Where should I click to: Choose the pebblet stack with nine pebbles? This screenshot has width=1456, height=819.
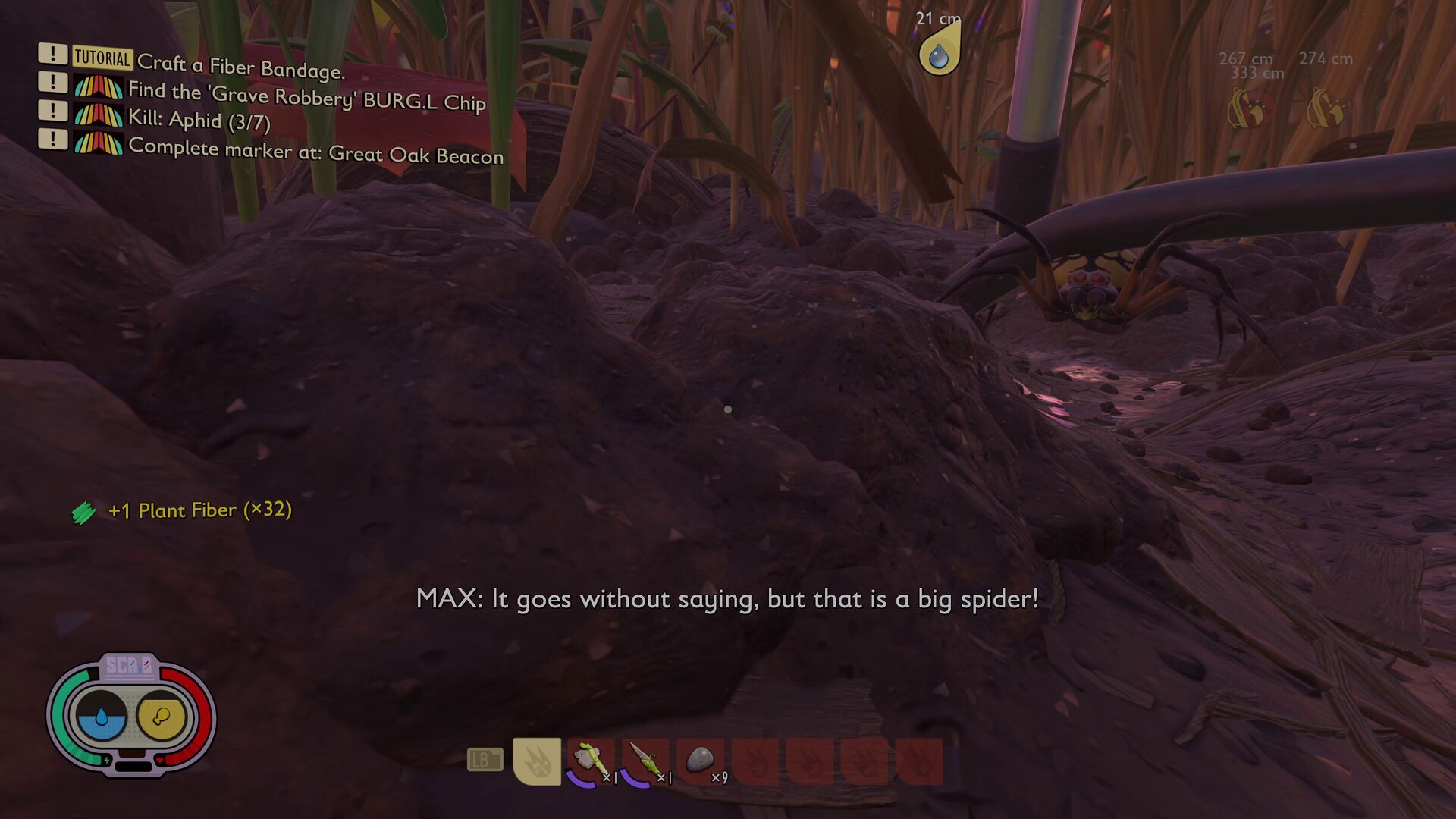coord(701,761)
